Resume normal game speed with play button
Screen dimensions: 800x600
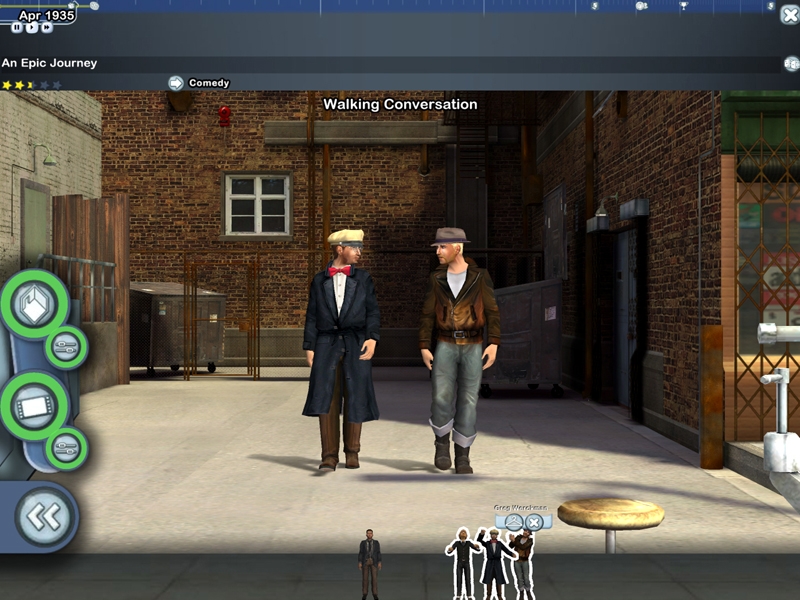point(32,28)
